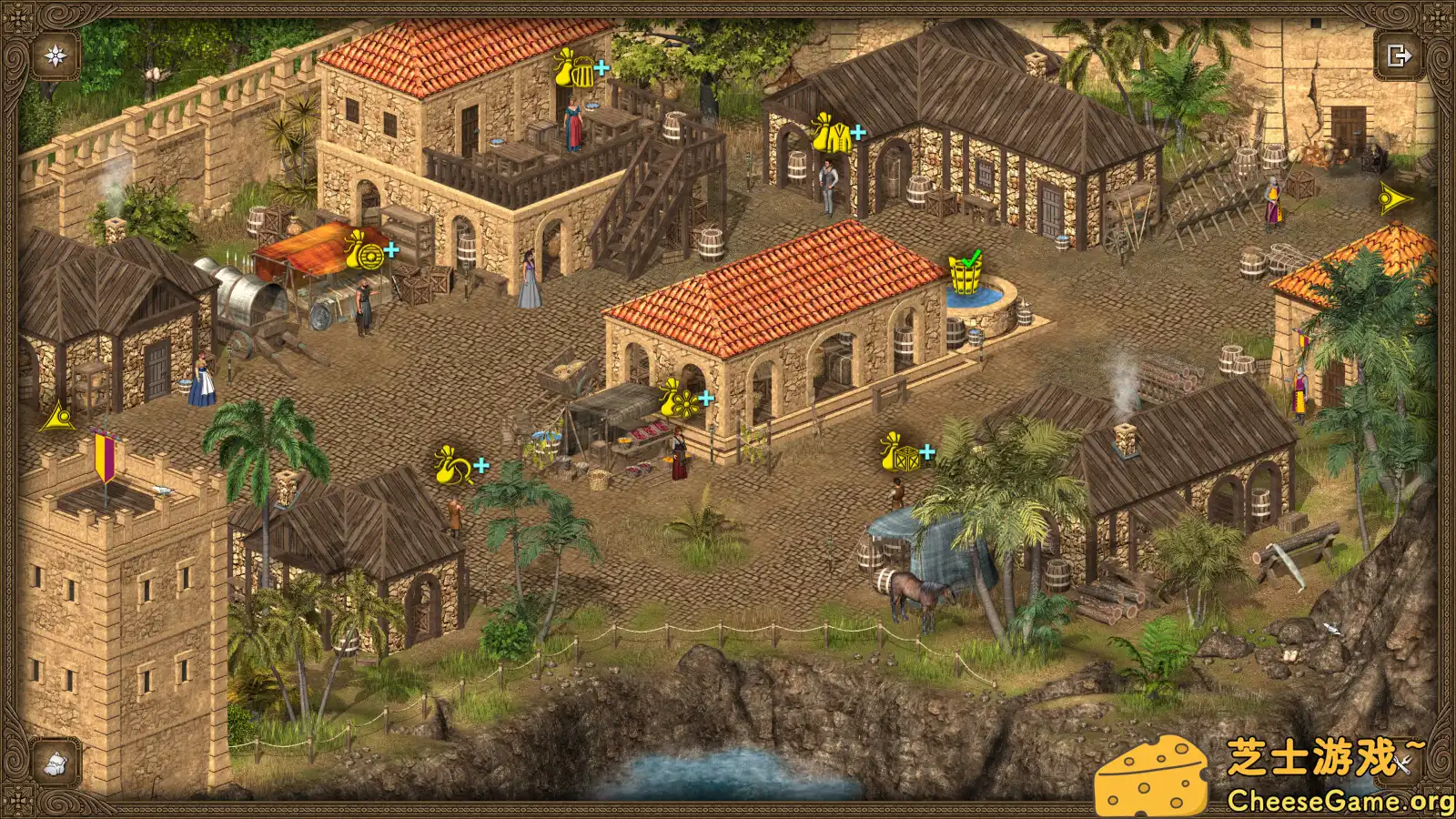Click the yellow coat trade icon at the stable
This screenshot has height=819, width=1456.
coord(831,133)
